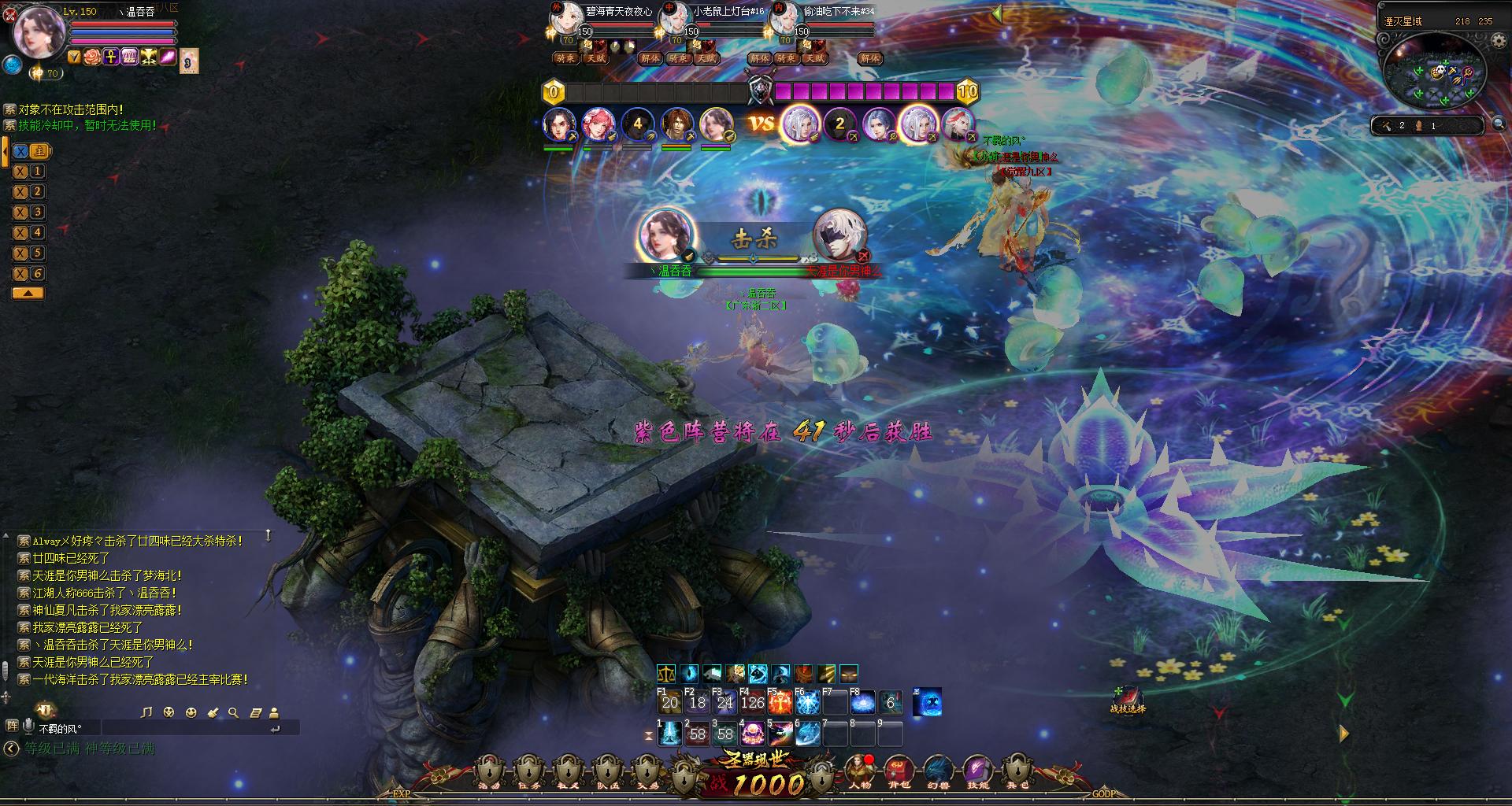The width and height of the screenshot is (1512, 806).
Task: Activate the F5 red ankh skill
Action: (780, 702)
